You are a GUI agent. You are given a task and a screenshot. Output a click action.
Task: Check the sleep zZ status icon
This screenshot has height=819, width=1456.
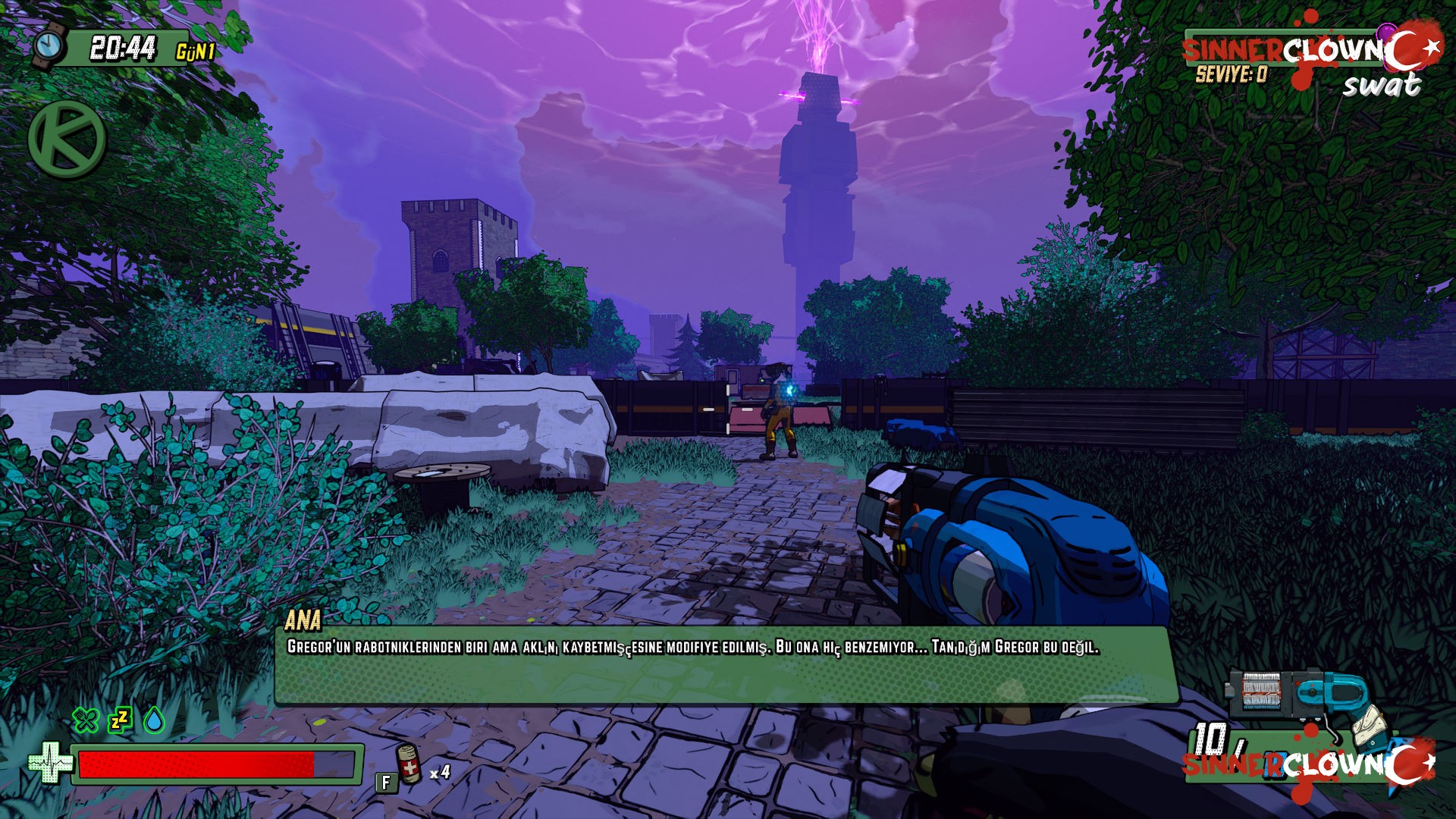point(120,719)
